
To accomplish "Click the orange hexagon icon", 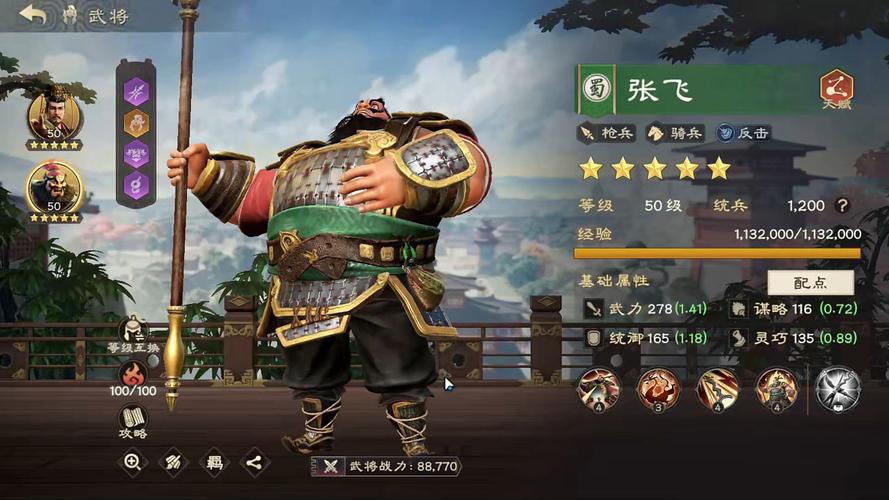I will 136,123.
